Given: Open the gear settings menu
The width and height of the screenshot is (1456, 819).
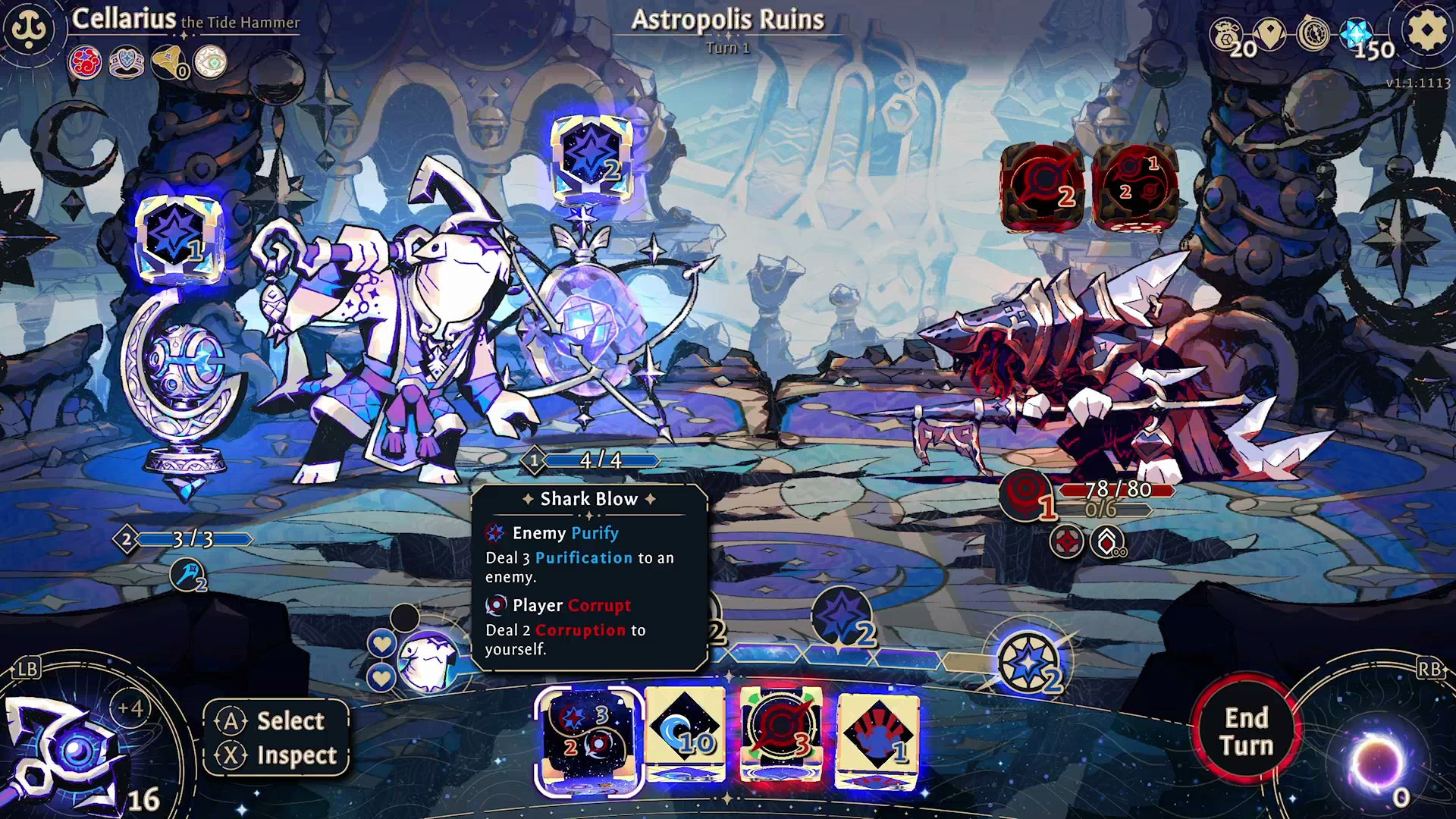Looking at the screenshot, I should pyautogui.click(x=1426, y=32).
